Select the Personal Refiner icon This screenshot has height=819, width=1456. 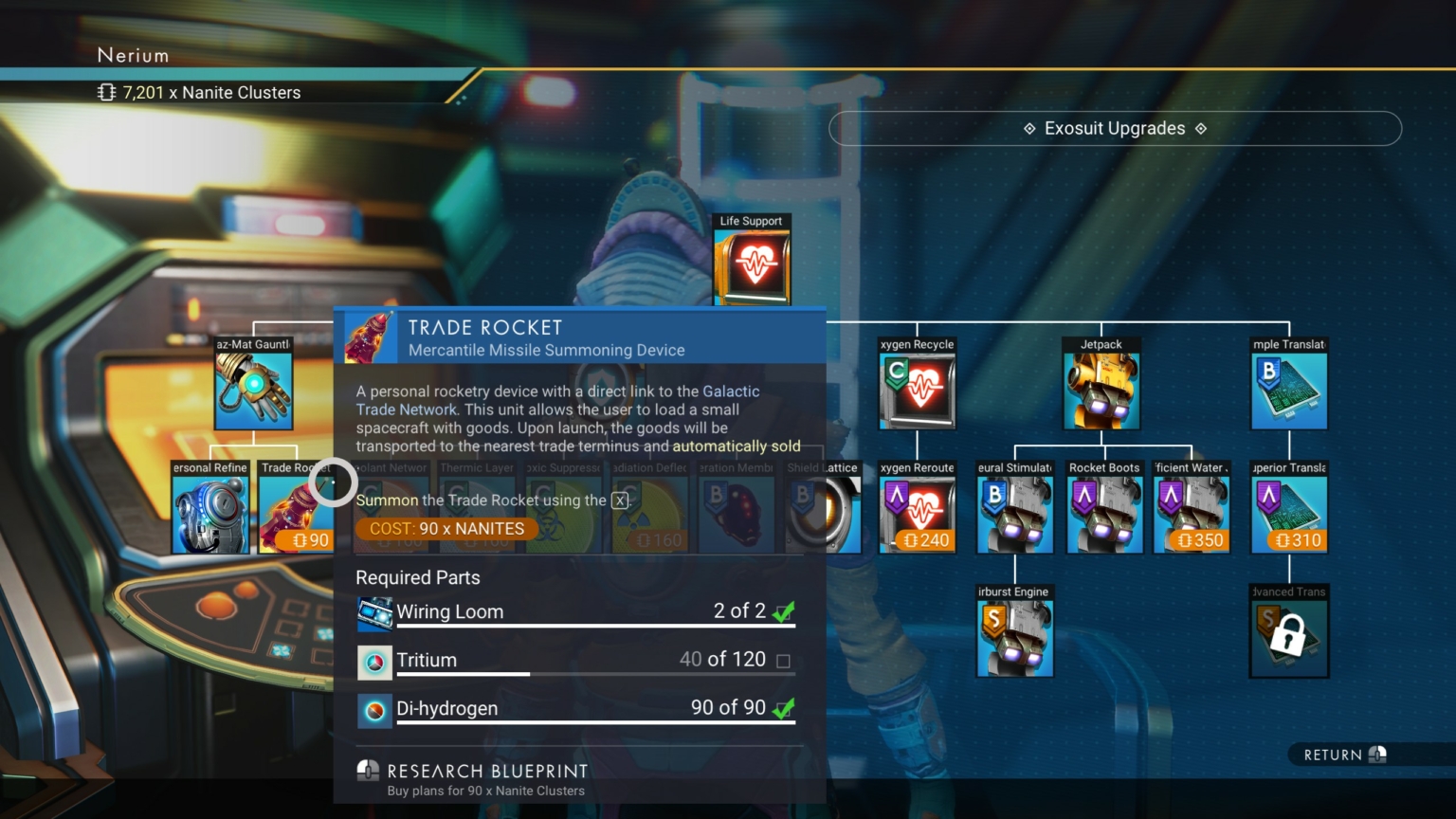click(x=209, y=512)
